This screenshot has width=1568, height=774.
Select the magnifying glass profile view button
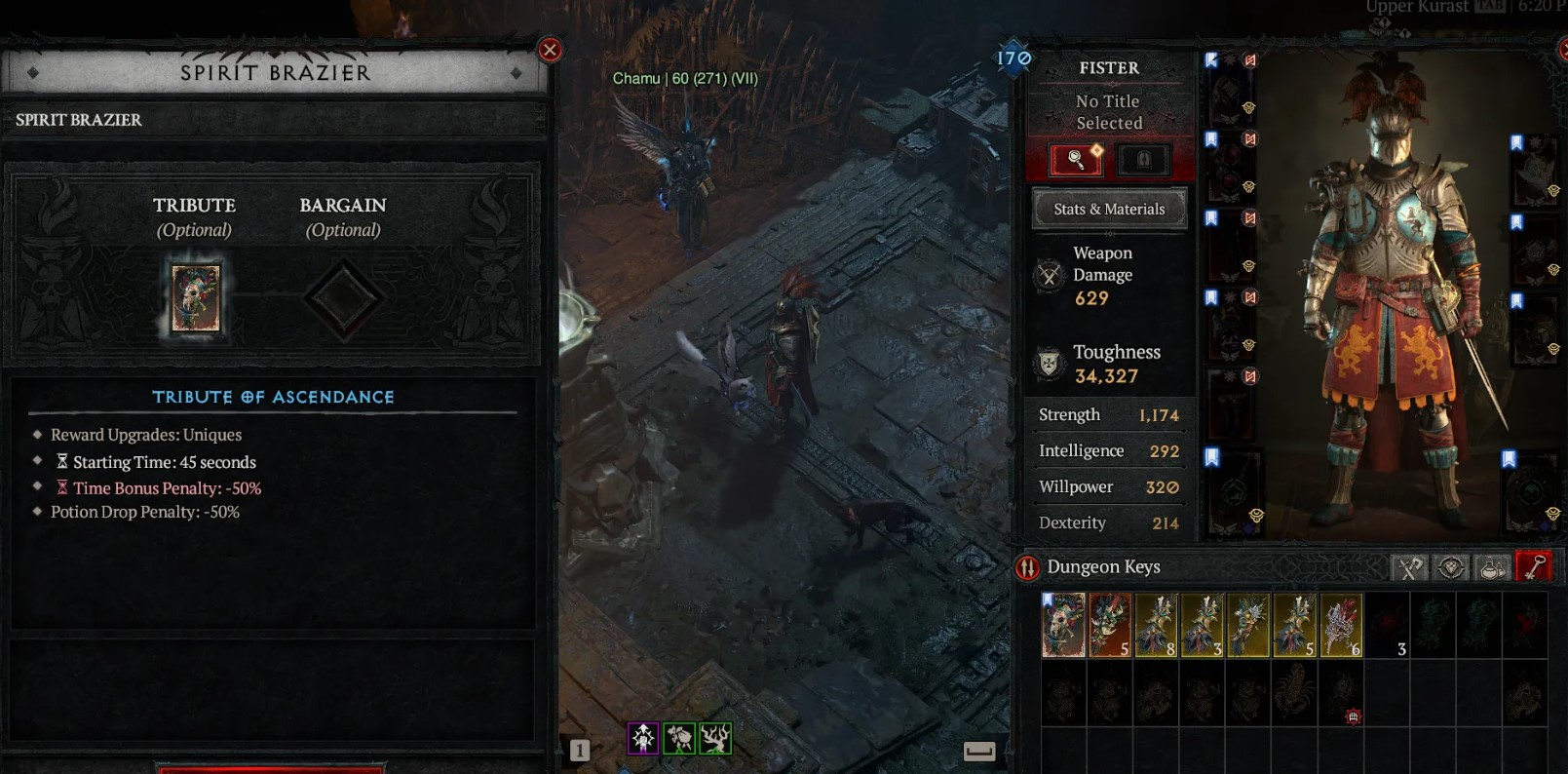[x=1076, y=159]
